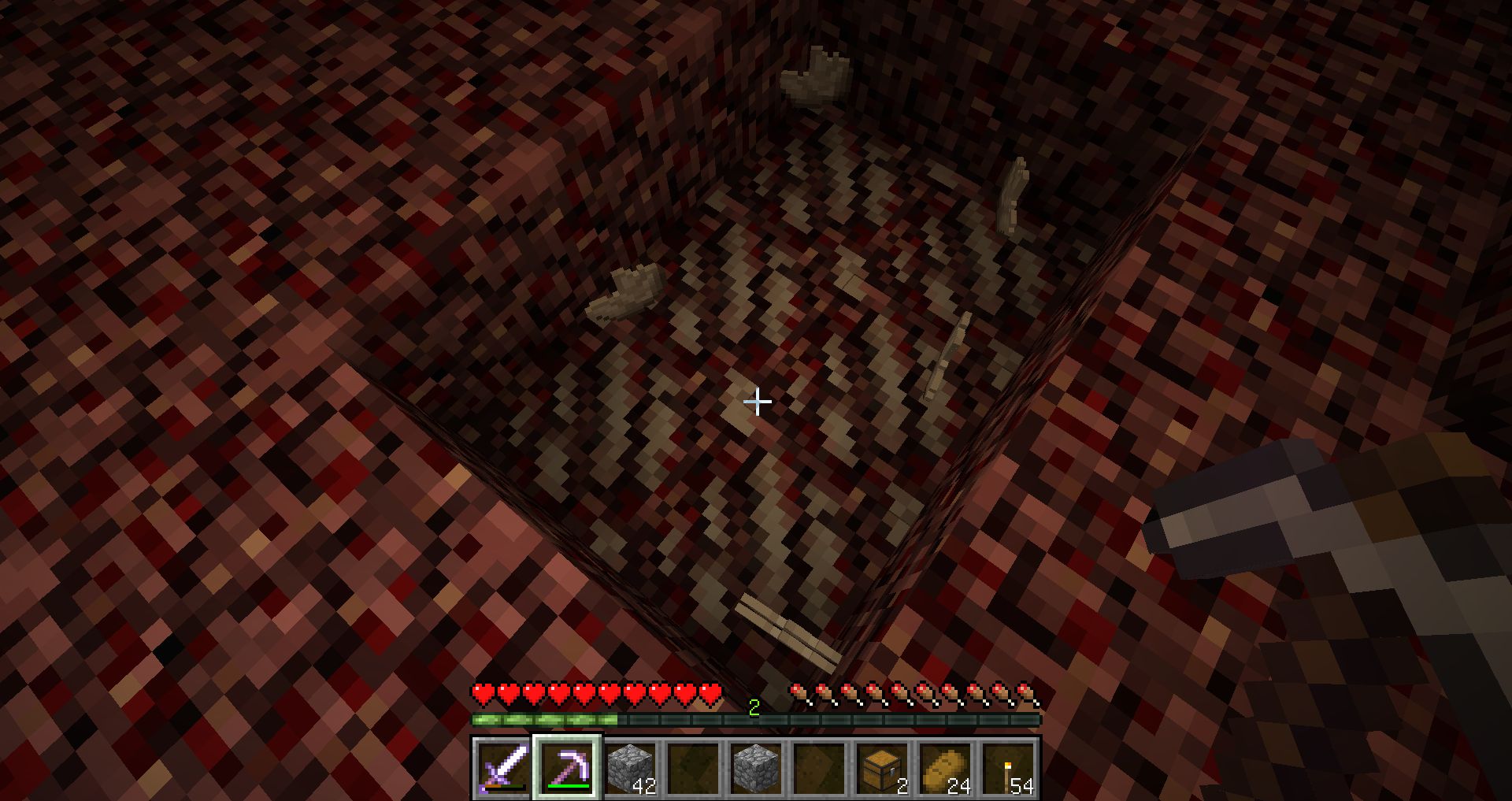Select the enchanted sword hotbar slot
Viewport: 1512px width, 801px height.
pyautogui.click(x=504, y=768)
